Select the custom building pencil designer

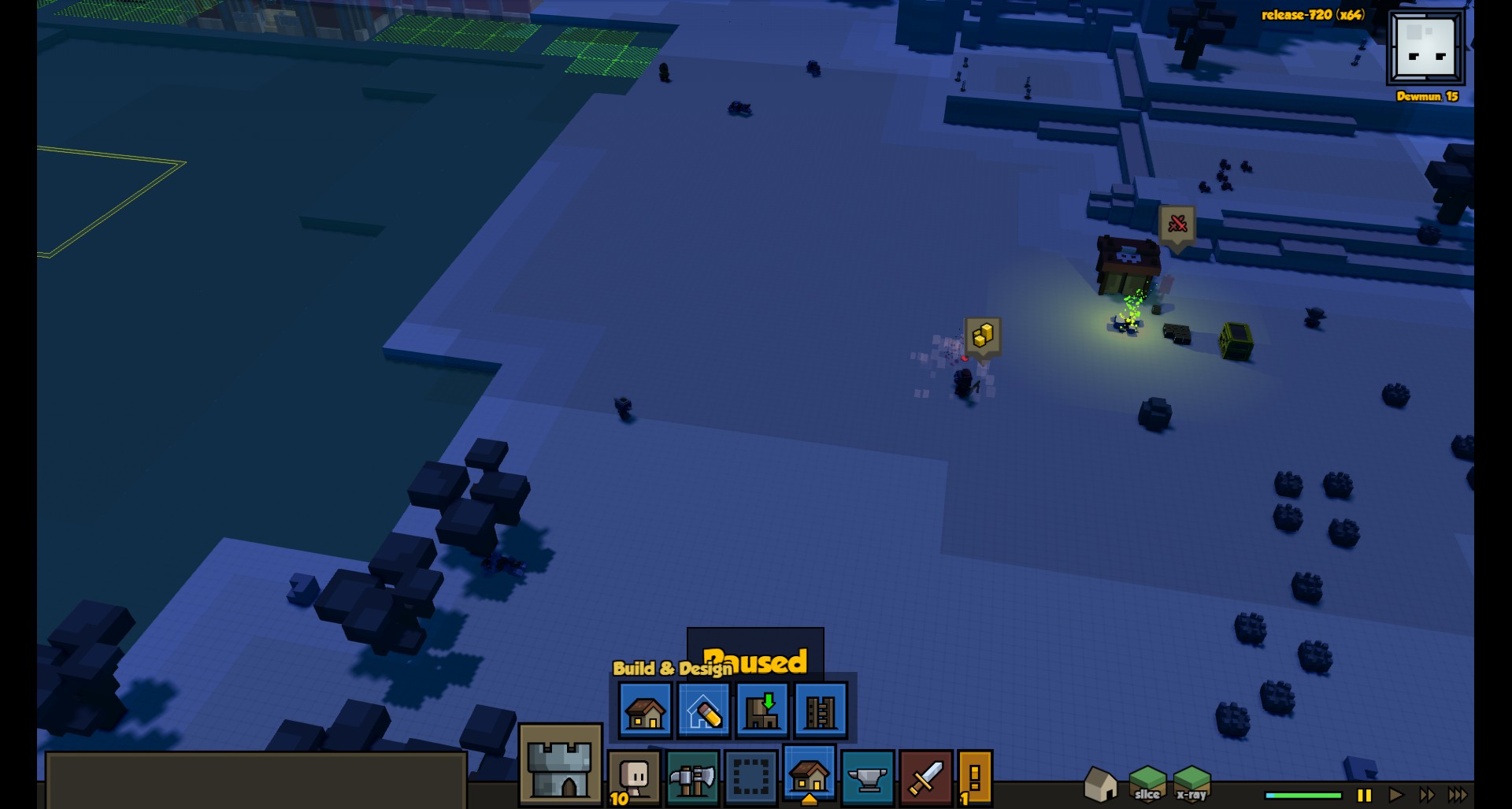[x=703, y=711]
